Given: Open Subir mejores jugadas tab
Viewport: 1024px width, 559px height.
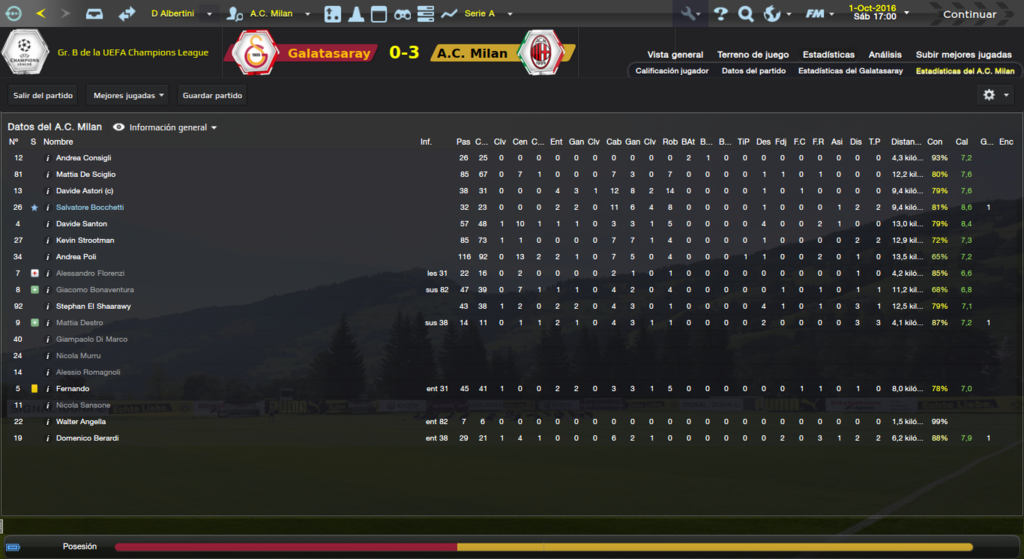Looking at the screenshot, I should (x=964, y=54).
